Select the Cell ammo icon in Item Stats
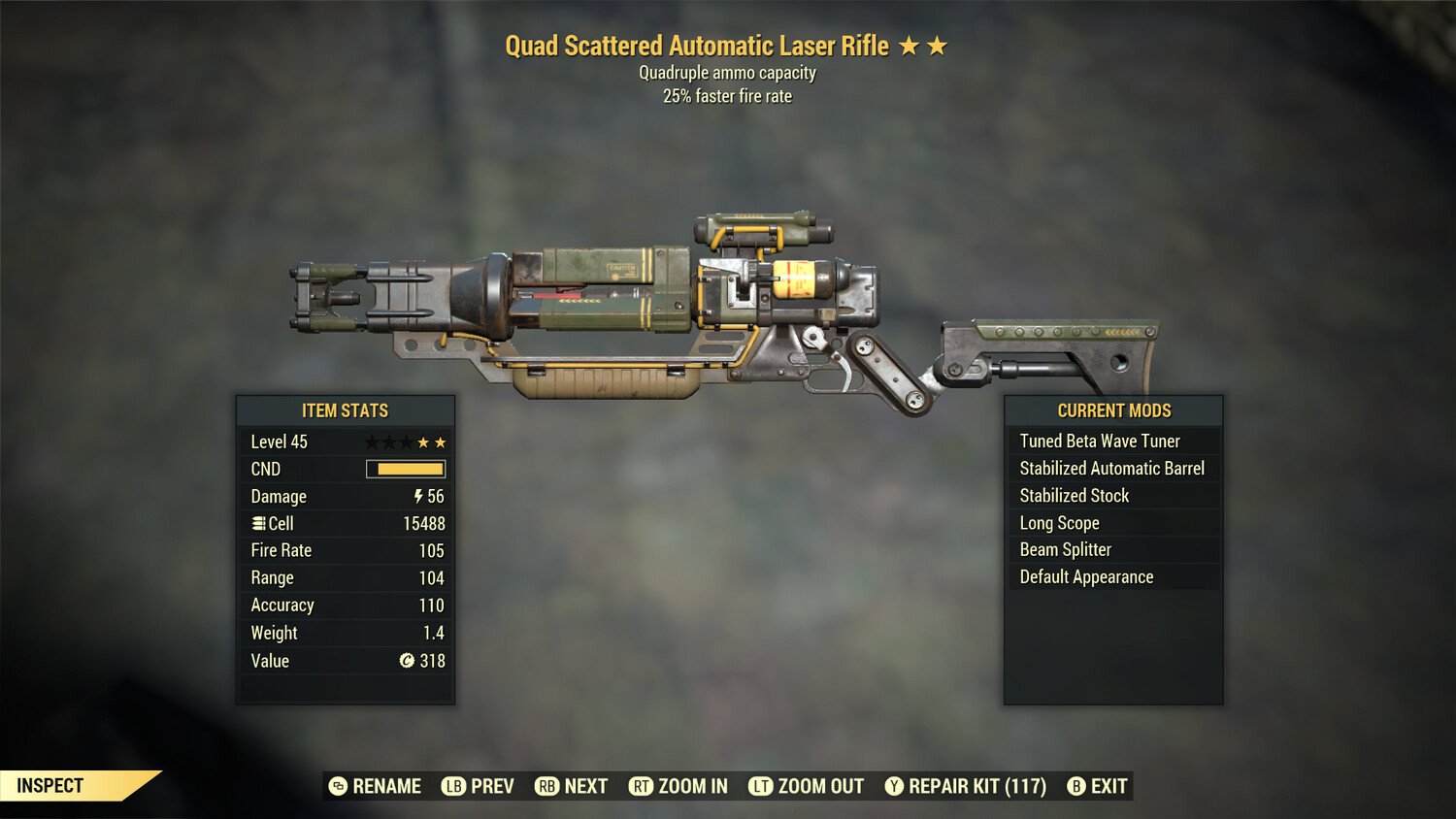This screenshot has height=819, width=1456. [257, 523]
